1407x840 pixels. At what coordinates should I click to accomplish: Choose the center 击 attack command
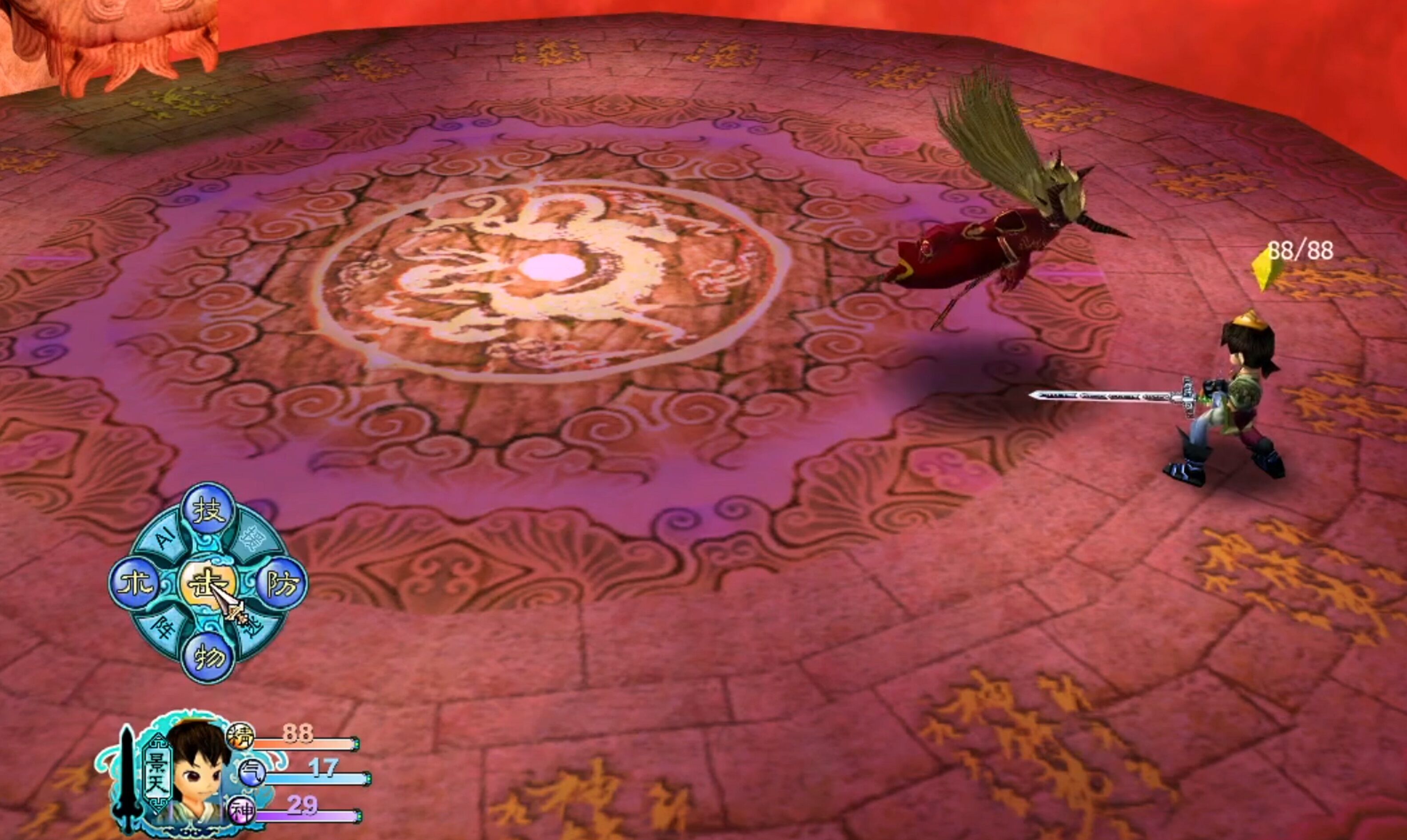tap(207, 584)
